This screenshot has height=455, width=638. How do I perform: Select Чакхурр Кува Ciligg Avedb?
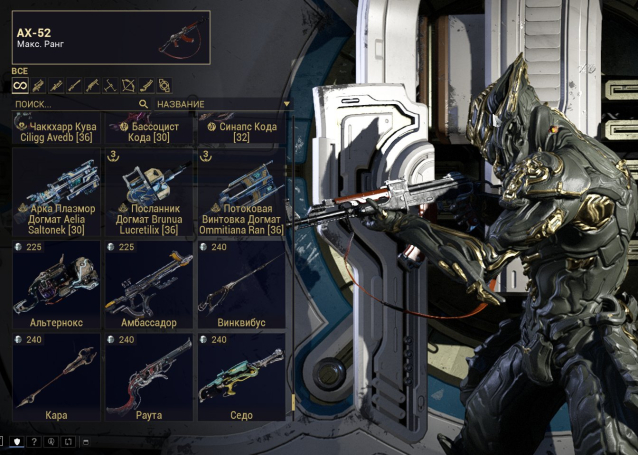[x=56, y=131]
